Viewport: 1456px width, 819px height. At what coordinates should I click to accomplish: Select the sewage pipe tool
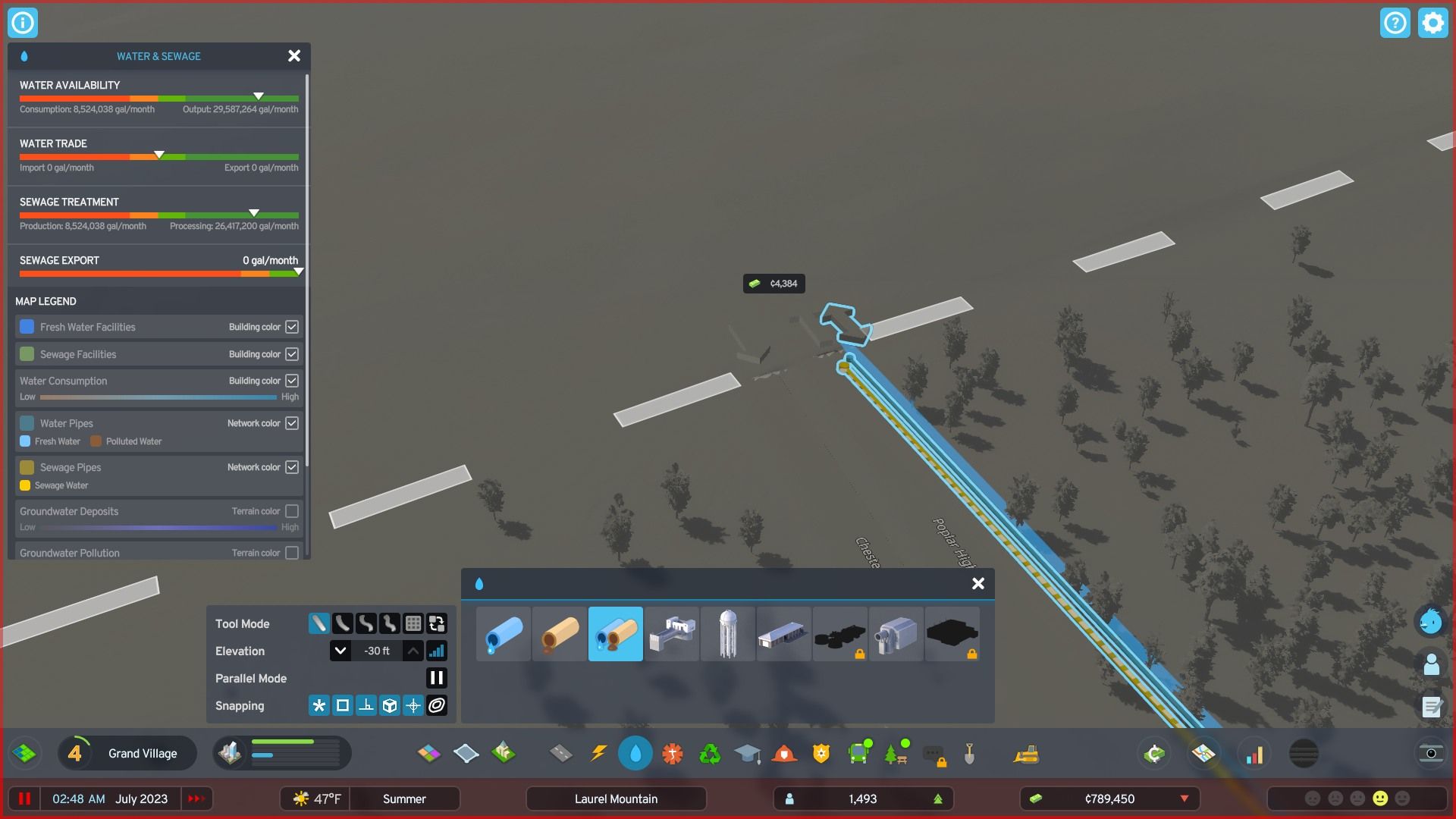pos(559,634)
